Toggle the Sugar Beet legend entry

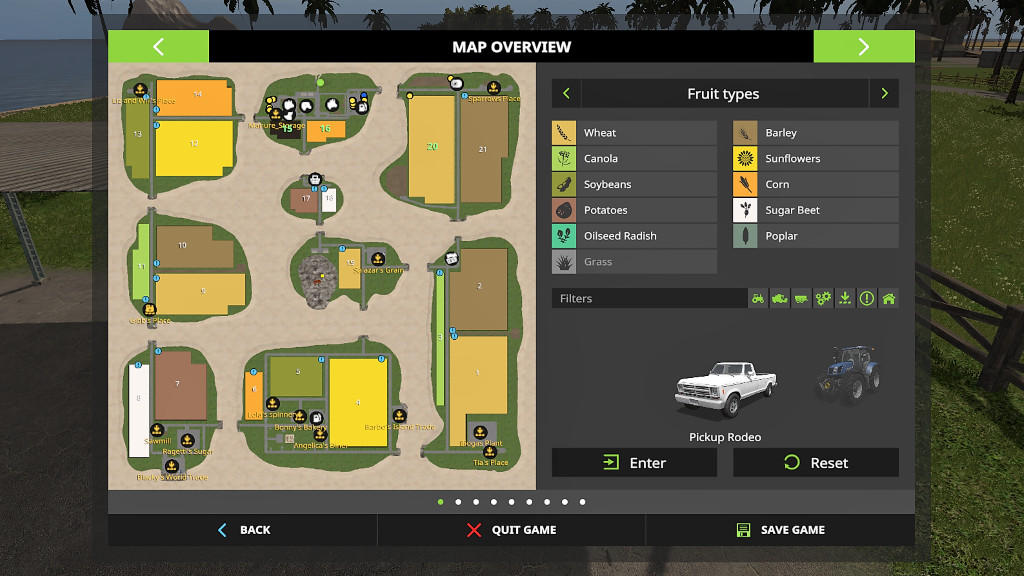tap(815, 211)
